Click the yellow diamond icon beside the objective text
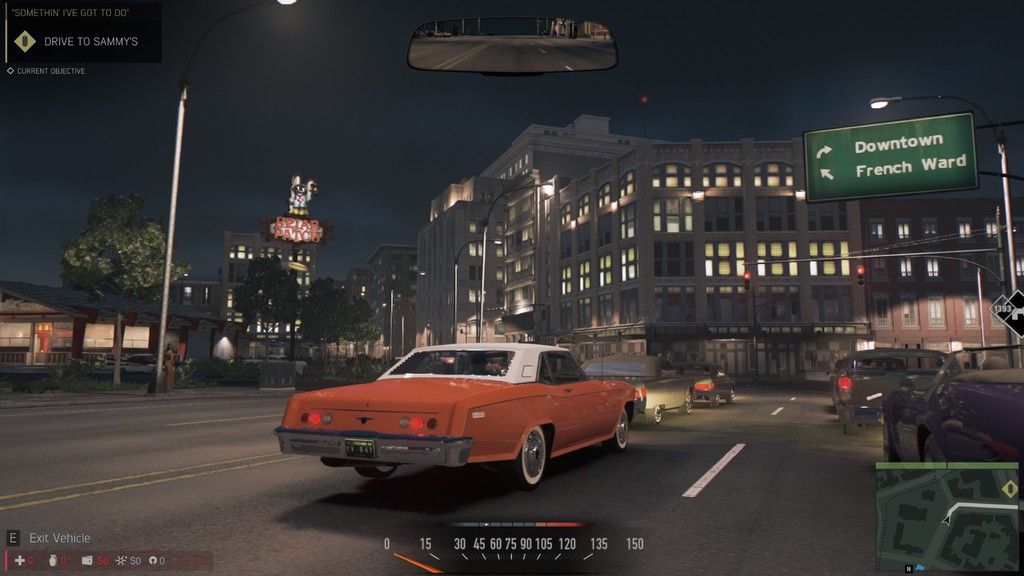Viewport: 1024px width, 576px height. (26, 41)
